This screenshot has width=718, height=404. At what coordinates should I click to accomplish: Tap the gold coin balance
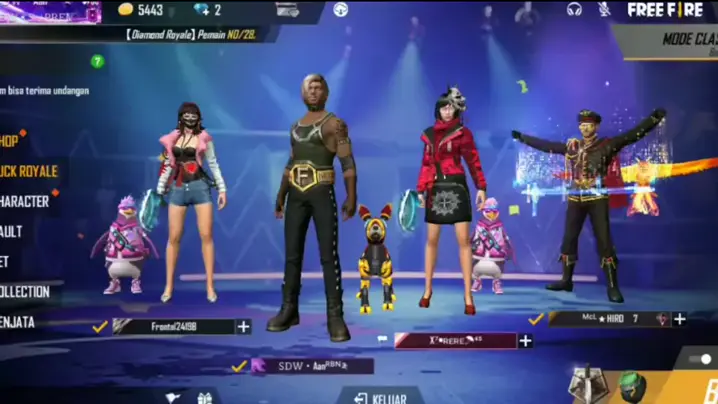(141, 10)
